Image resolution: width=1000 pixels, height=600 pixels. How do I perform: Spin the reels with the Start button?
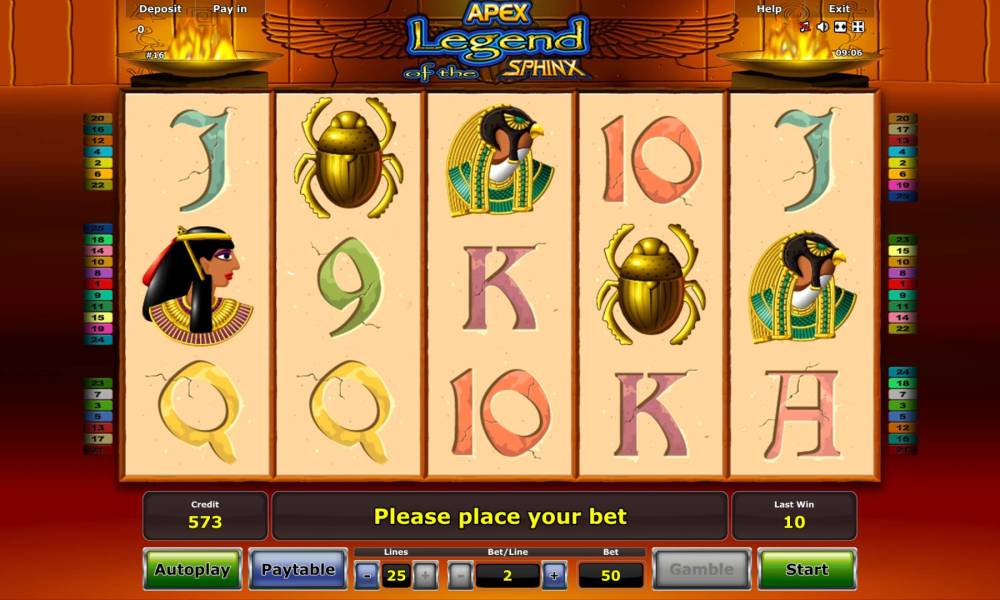(806, 569)
